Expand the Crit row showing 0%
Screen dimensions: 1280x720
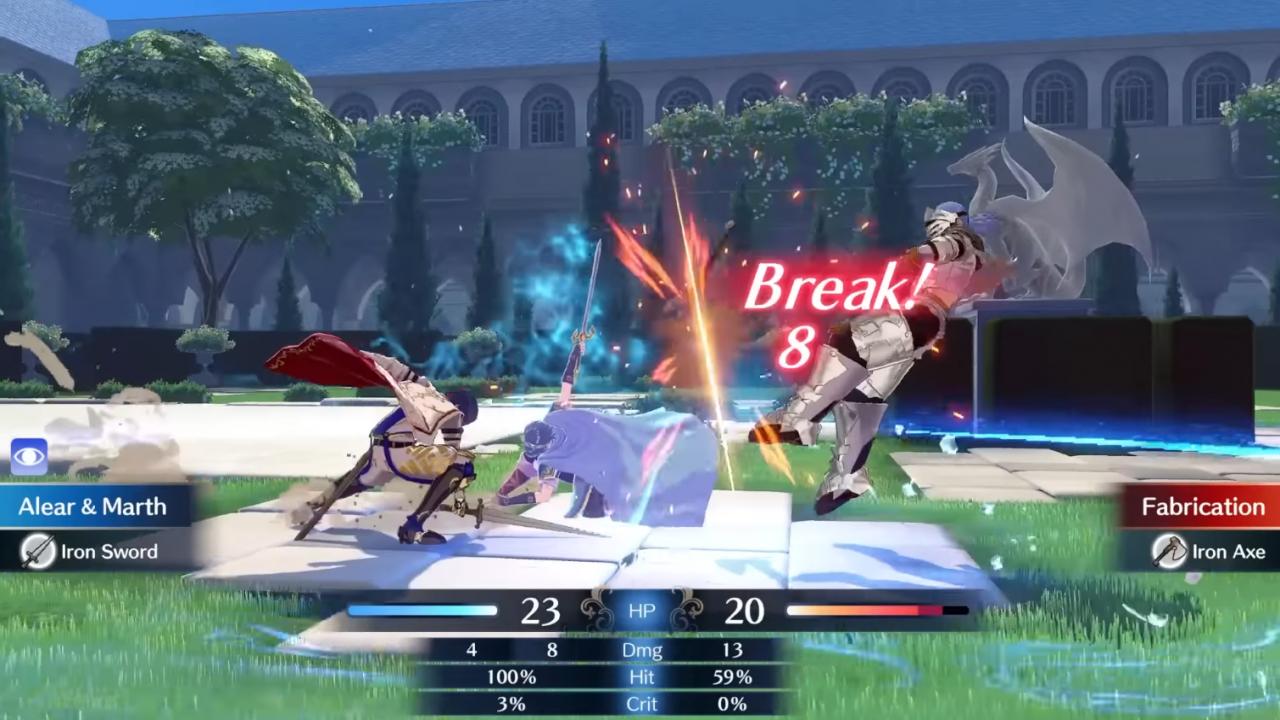tap(735, 704)
